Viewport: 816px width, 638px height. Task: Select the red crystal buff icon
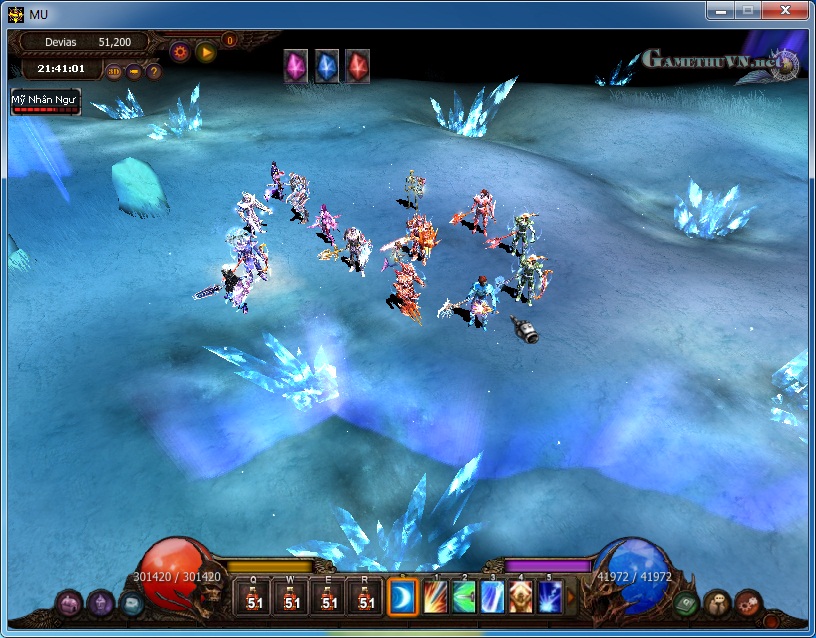coord(358,66)
